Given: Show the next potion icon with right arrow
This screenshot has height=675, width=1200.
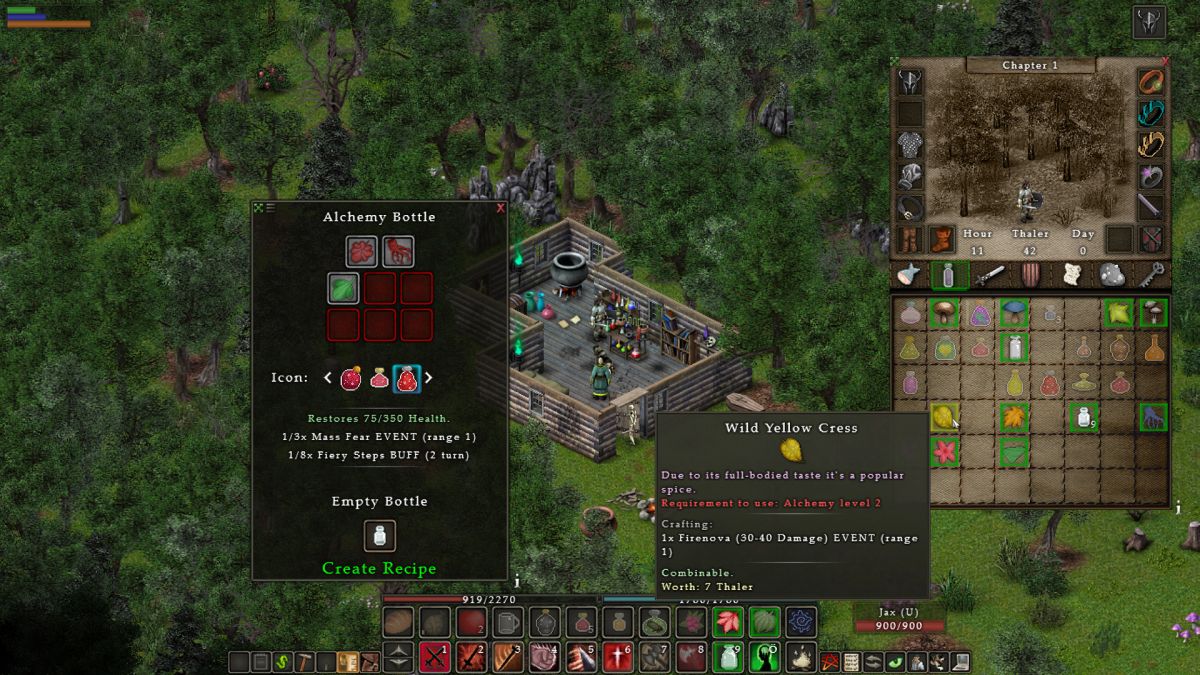Looking at the screenshot, I should (429, 378).
